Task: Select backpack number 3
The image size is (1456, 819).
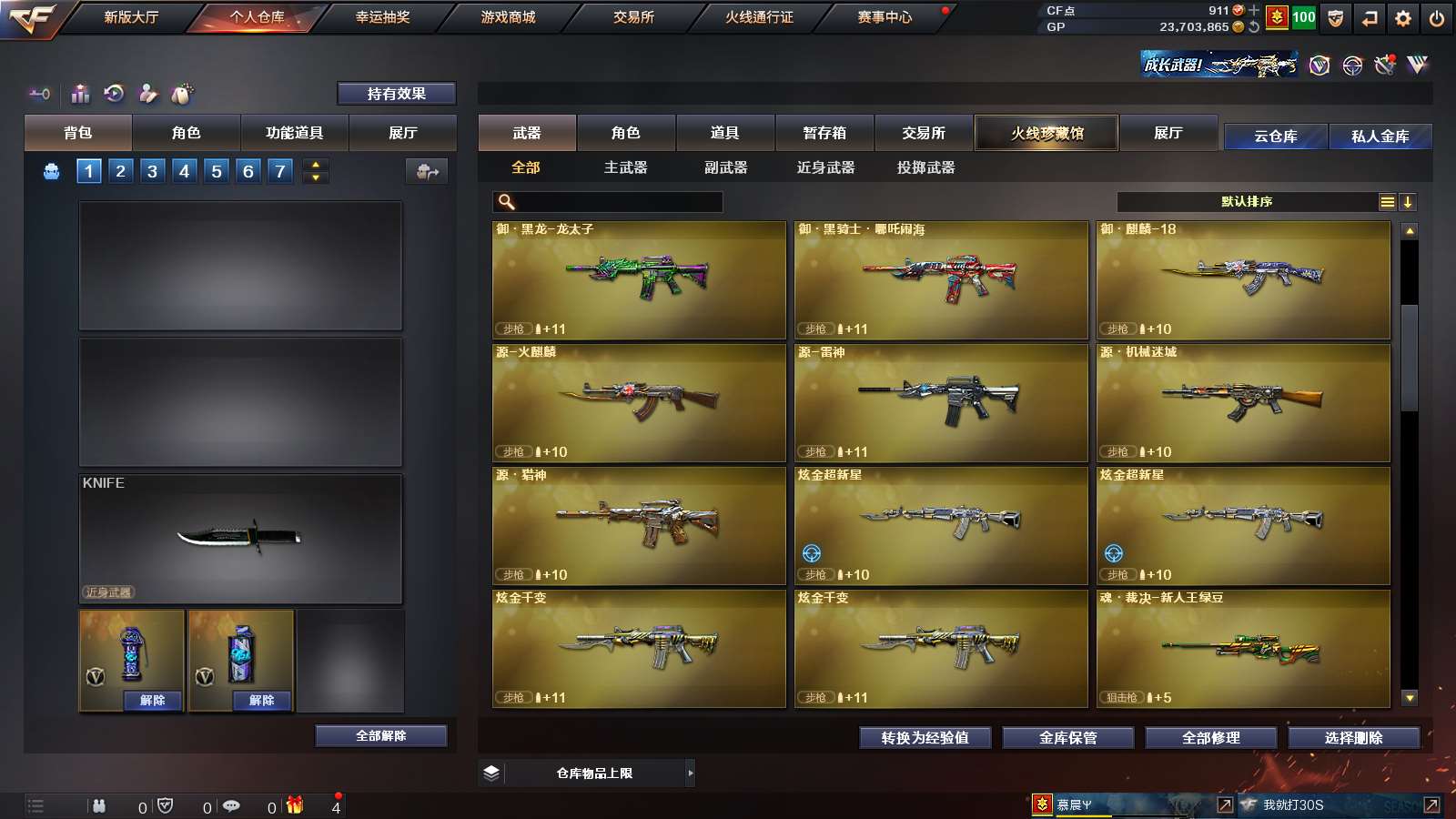Action: point(152,171)
